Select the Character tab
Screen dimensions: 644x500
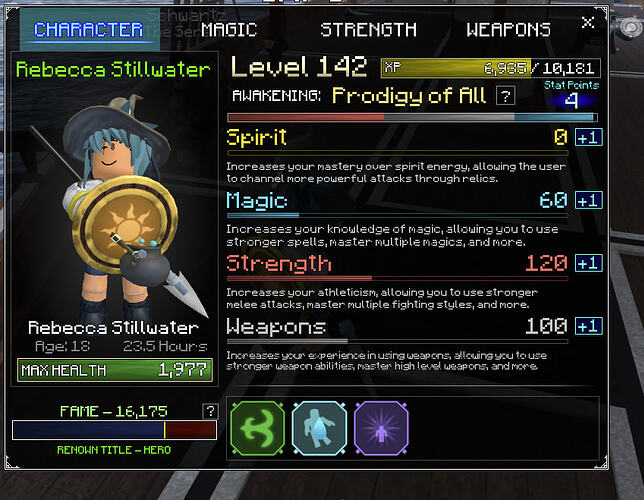click(x=88, y=29)
